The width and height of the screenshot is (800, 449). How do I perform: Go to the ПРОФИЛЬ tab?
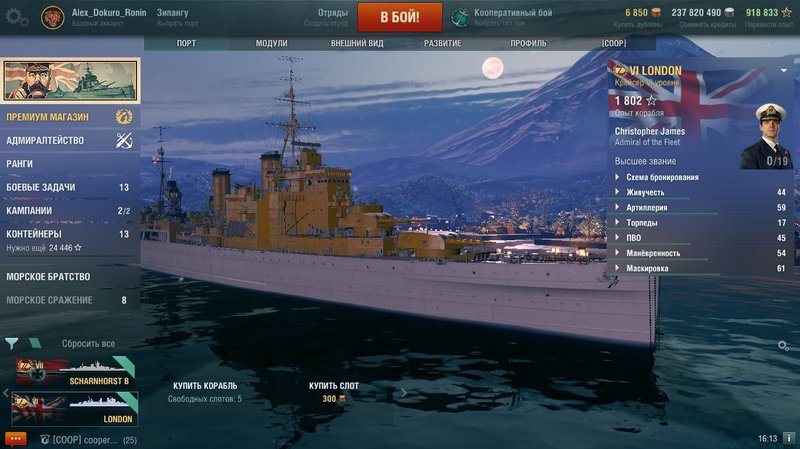click(528, 44)
